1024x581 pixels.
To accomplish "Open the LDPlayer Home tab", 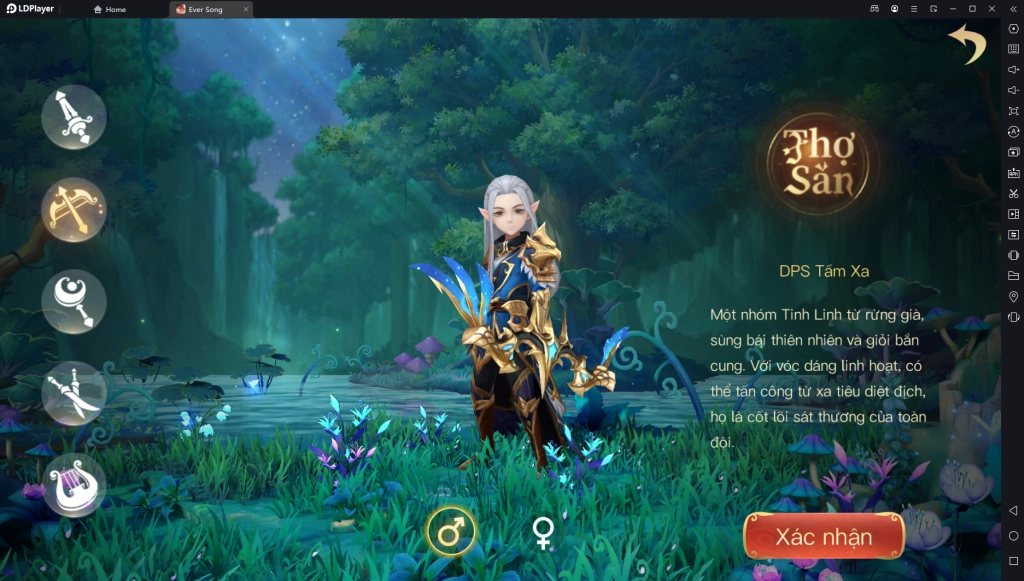I will pos(111,9).
